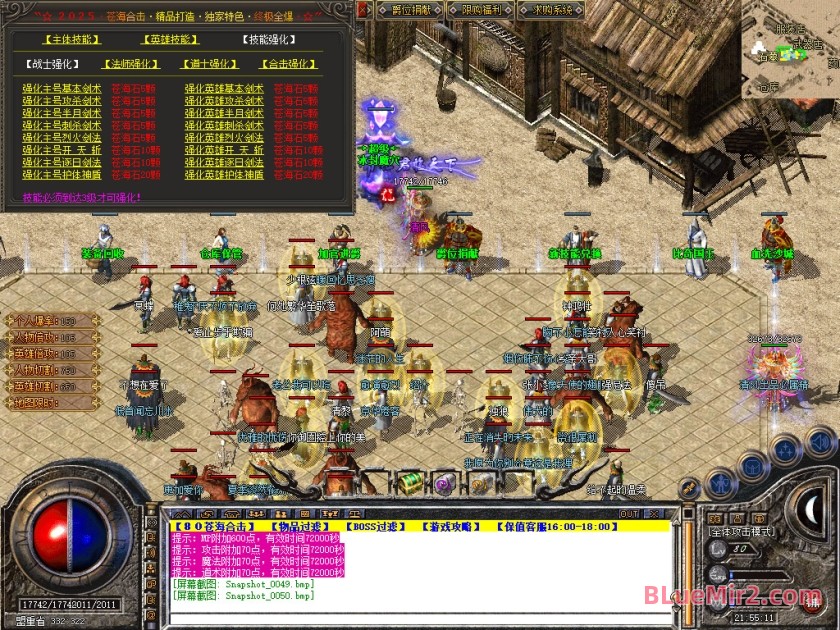Choose 强化英雄逐日剑法 upgrade
The width and height of the screenshot is (840, 630).
coord(224,162)
